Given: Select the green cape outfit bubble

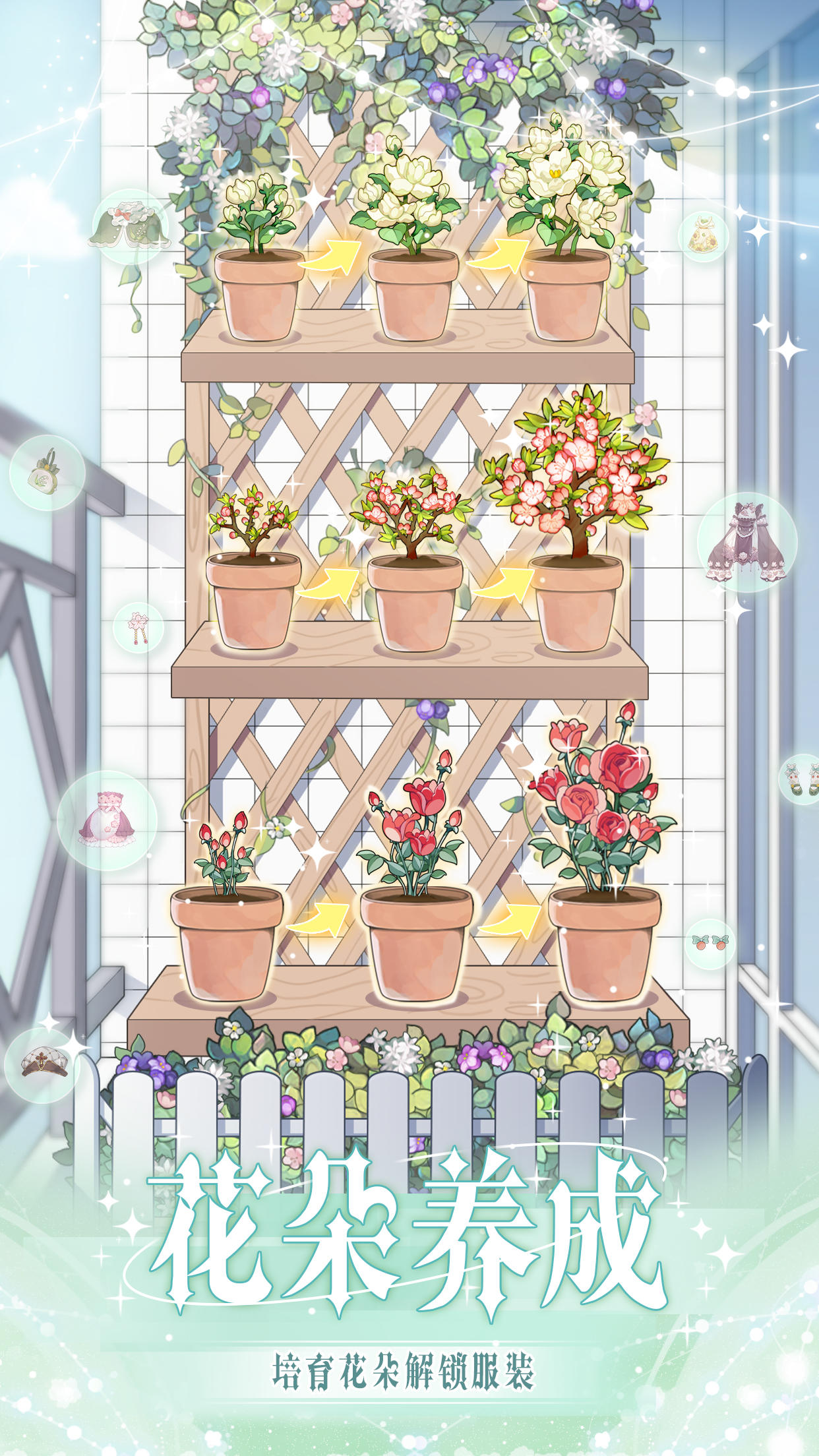Looking at the screenshot, I should (130, 226).
